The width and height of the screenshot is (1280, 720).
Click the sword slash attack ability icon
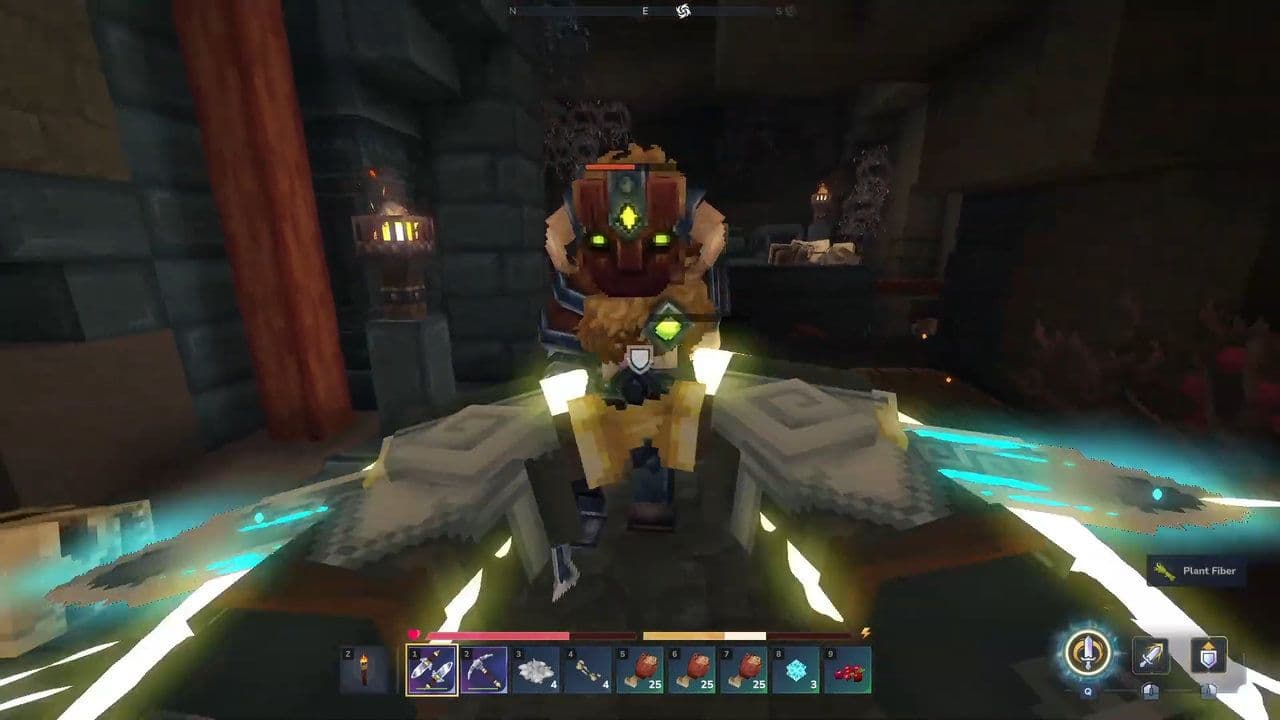(1151, 656)
